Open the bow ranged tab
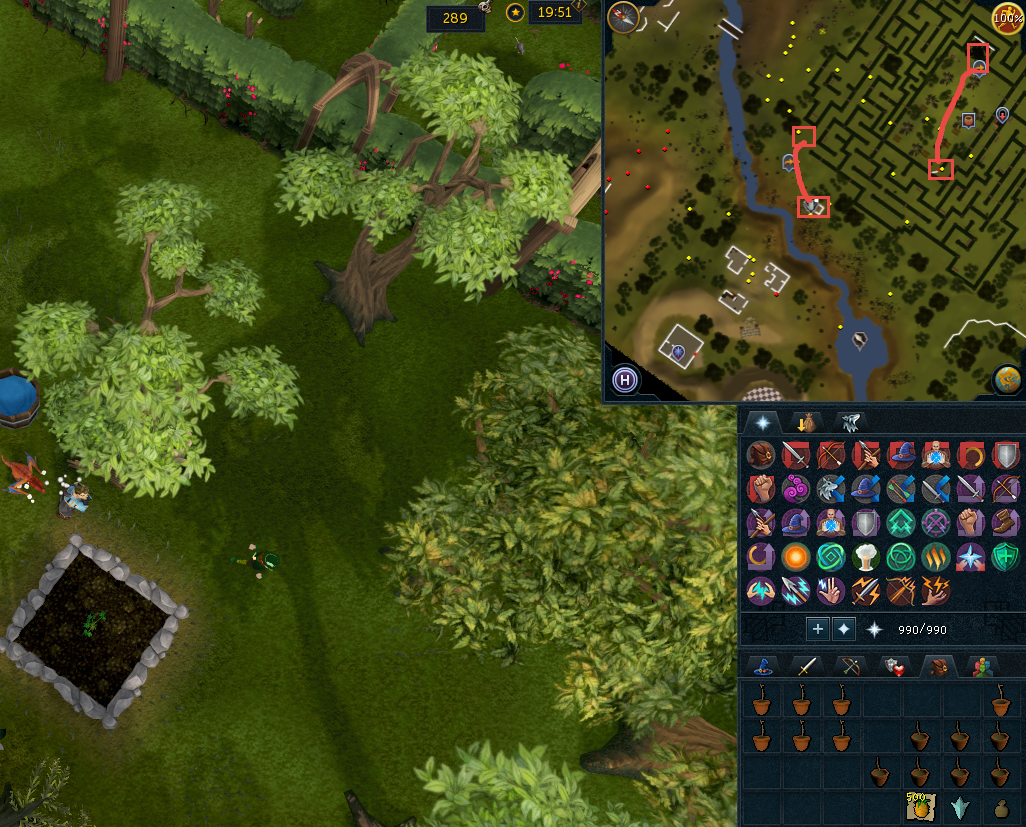This screenshot has height=827, width=1026. coord(850,666)
